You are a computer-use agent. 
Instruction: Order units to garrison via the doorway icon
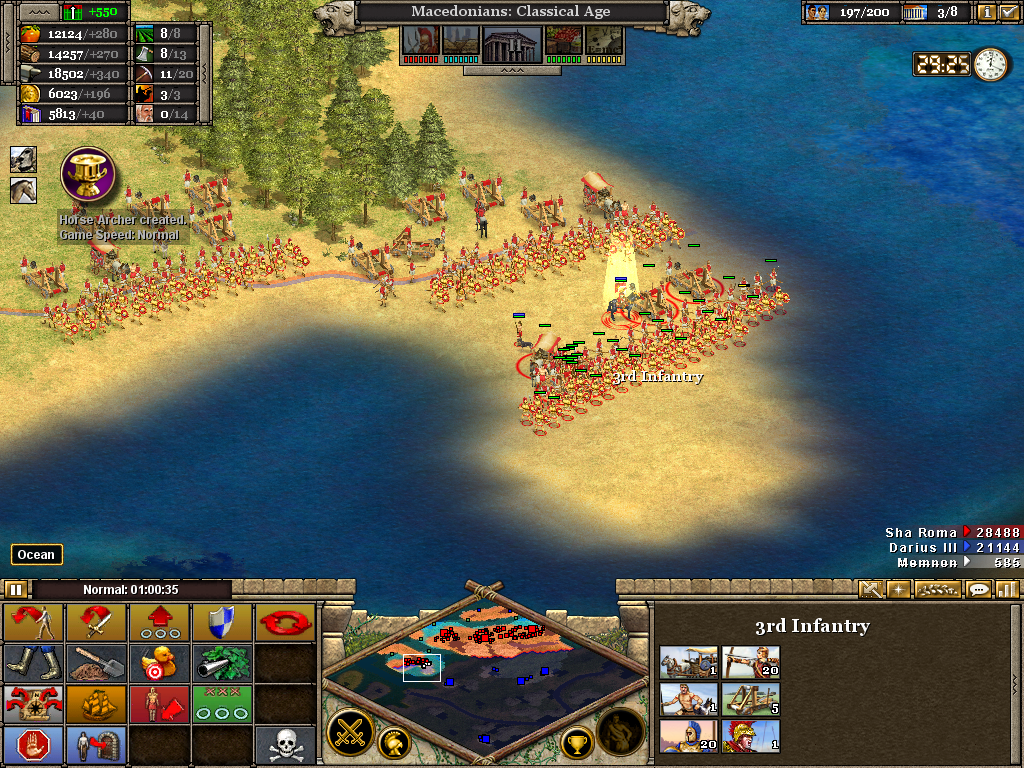[x=97, y=745]
